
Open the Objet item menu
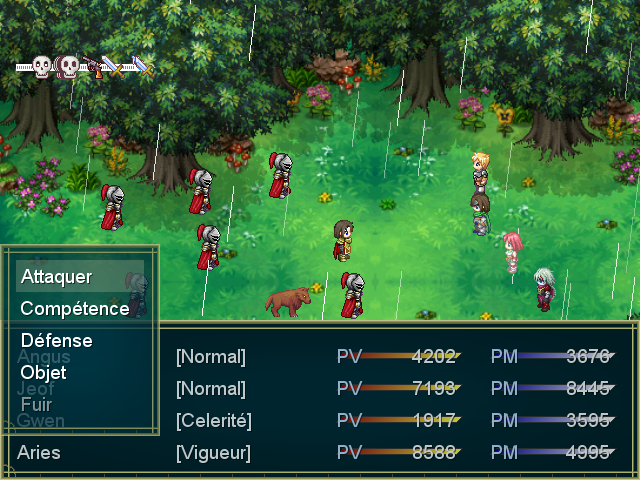(44, 373)
